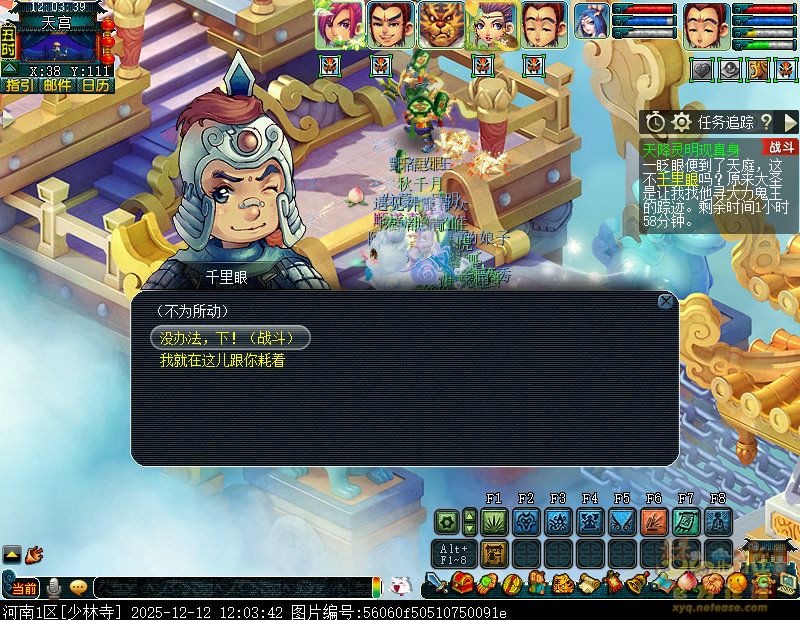Select the "我就在这儿跟你耗着" reply
Image resolution: width=800 pixels, height=620 pixels.
(222, 360)
